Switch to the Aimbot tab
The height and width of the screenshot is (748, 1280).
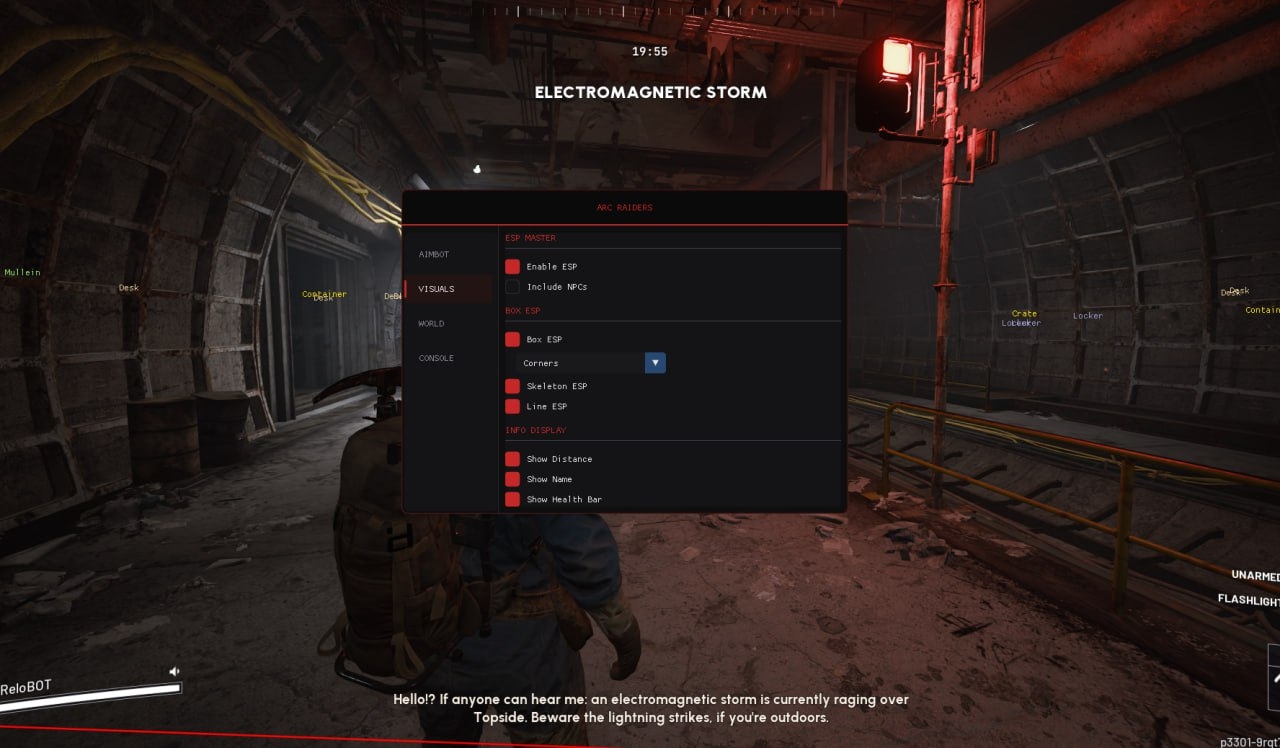point(435,255)
